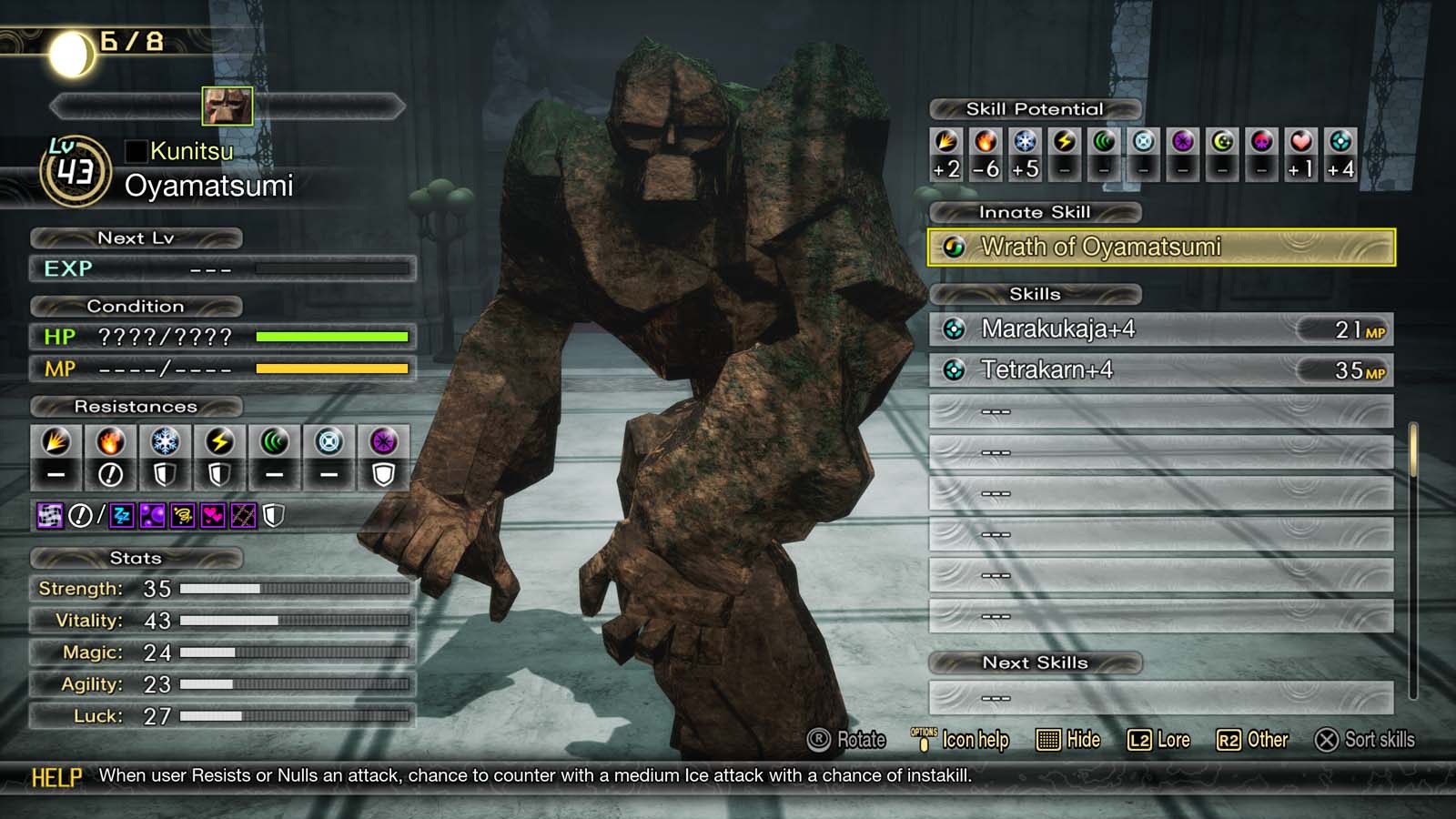Screen dimensions: 1456x819
Task: Open the Resistances section header
Action: click(x=135, y=407)
